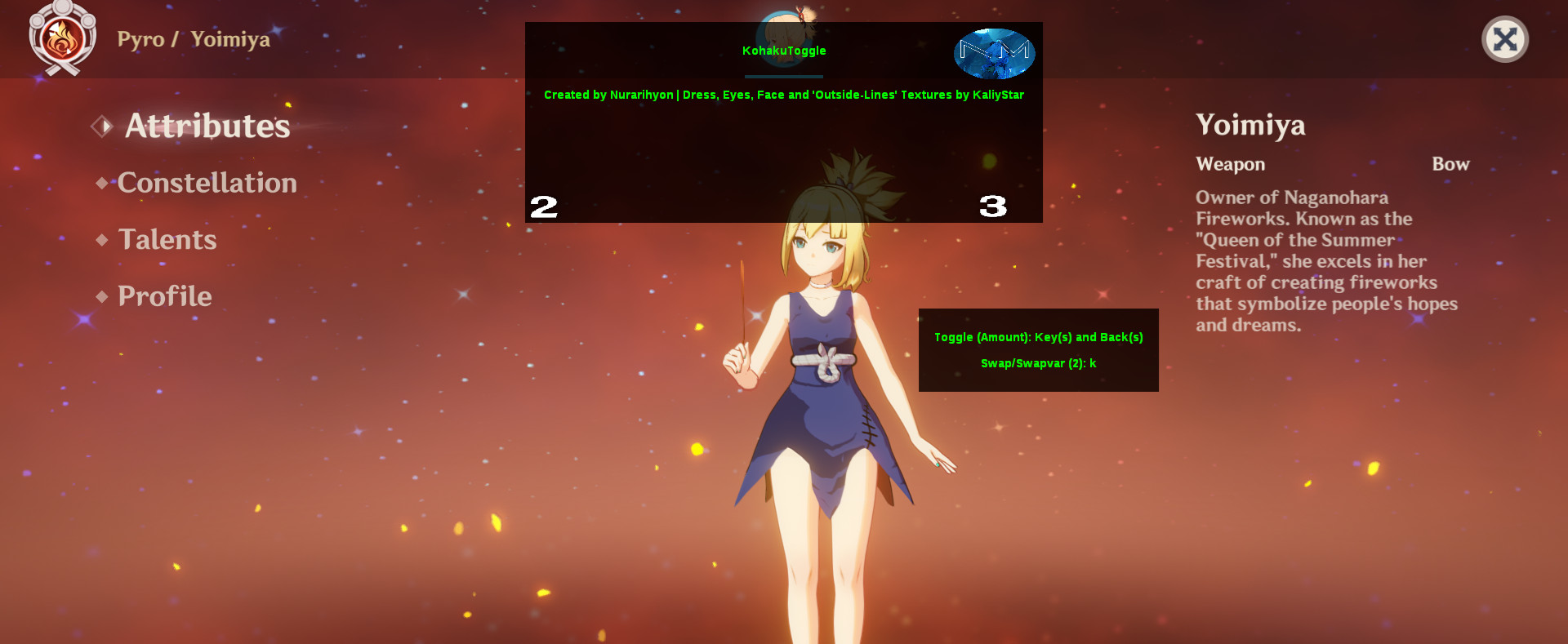Select mod variant slot 2
Image resolution: width=1568 pixels, height=644 pixels.
click(544, 207)
